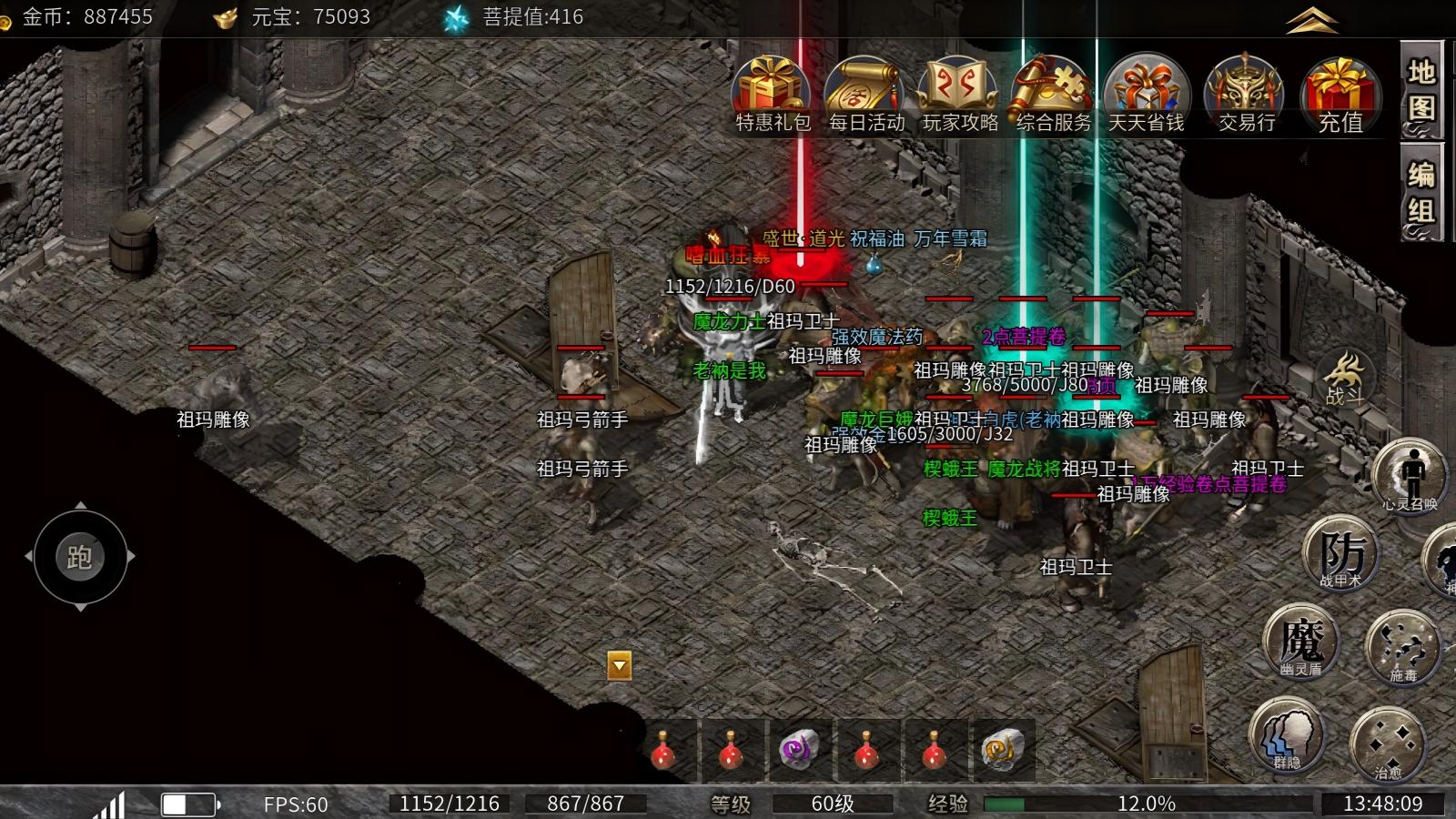Open the 充值 recharge shop

pos(1340,91)
